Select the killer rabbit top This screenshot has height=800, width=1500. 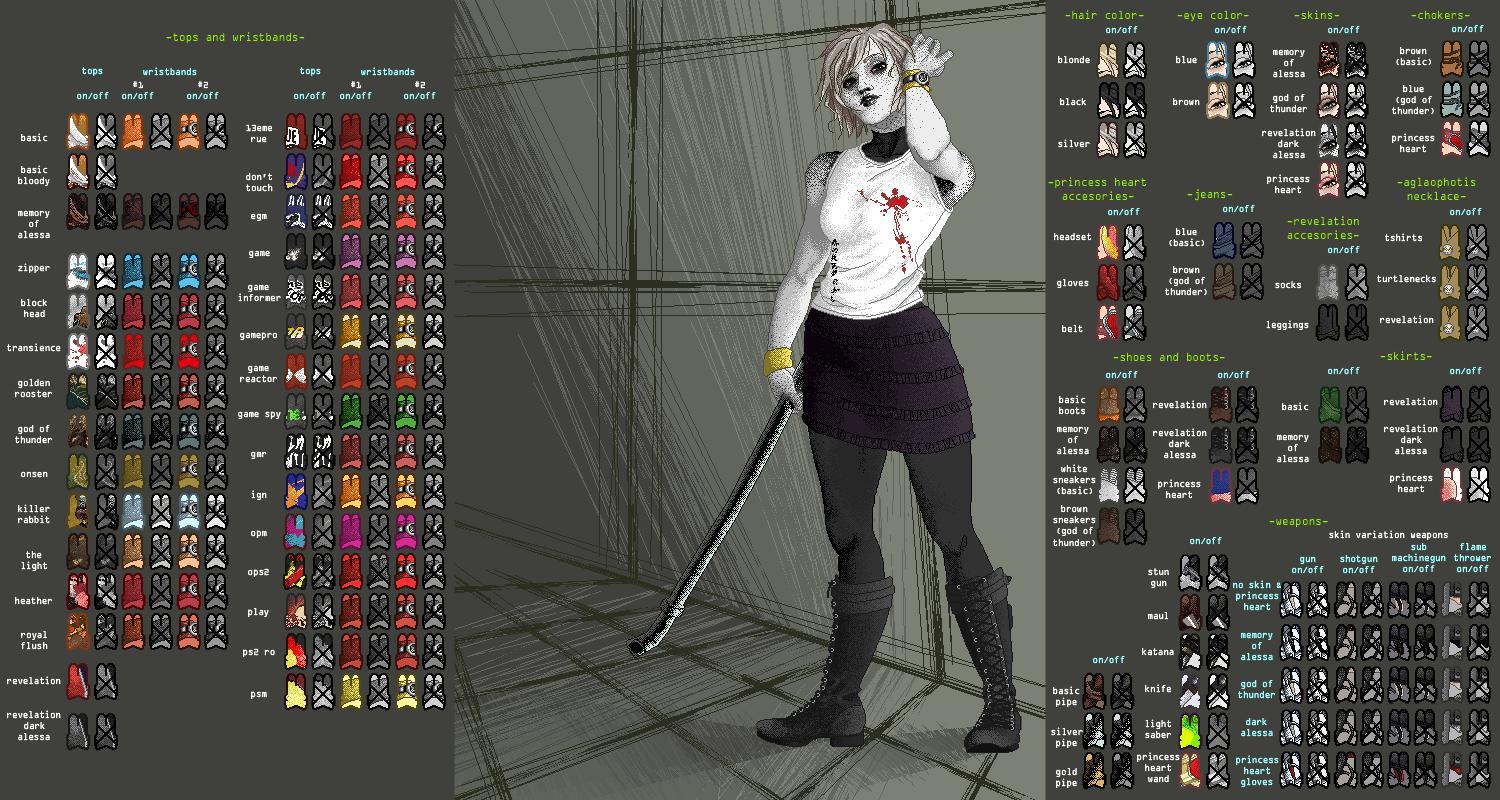coord(76,511)
